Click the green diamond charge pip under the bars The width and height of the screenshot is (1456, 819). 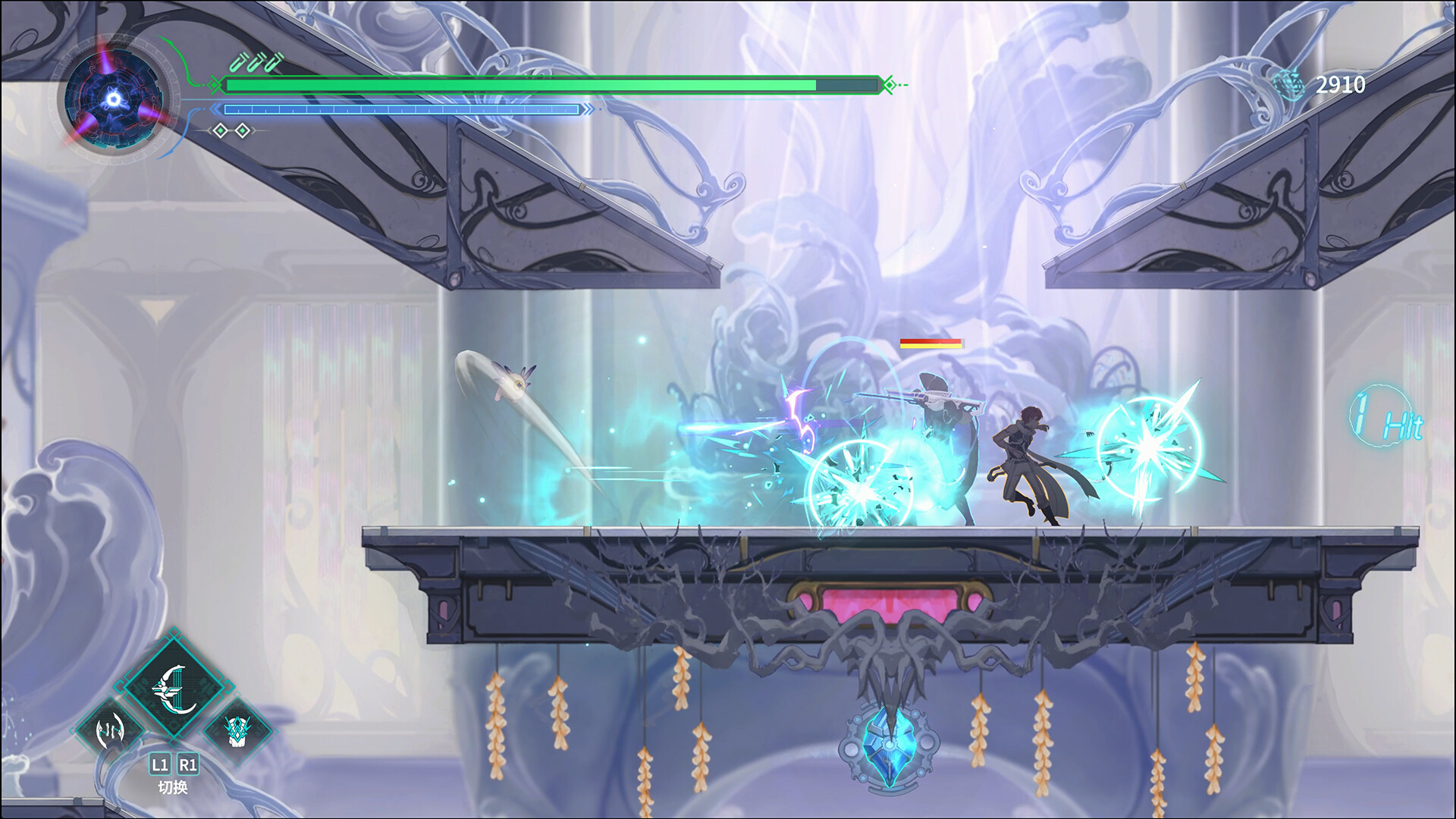tap(220, 130)
